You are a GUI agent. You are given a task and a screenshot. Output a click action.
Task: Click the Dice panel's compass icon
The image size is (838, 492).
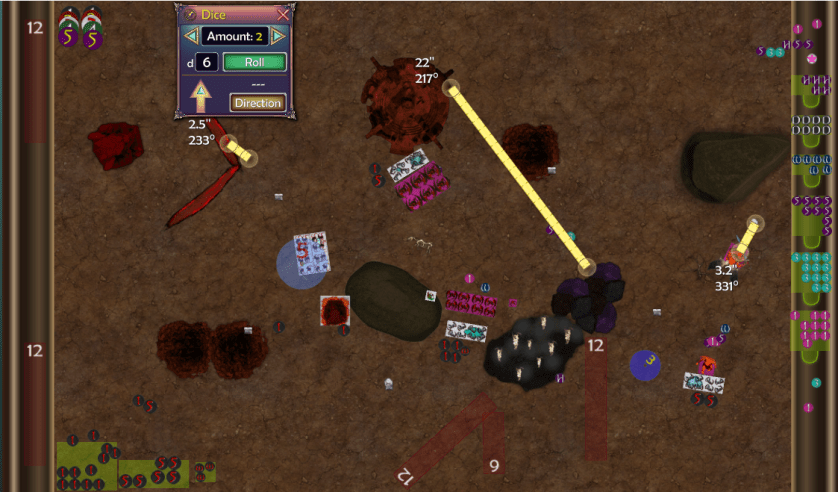tap(189, 14)
